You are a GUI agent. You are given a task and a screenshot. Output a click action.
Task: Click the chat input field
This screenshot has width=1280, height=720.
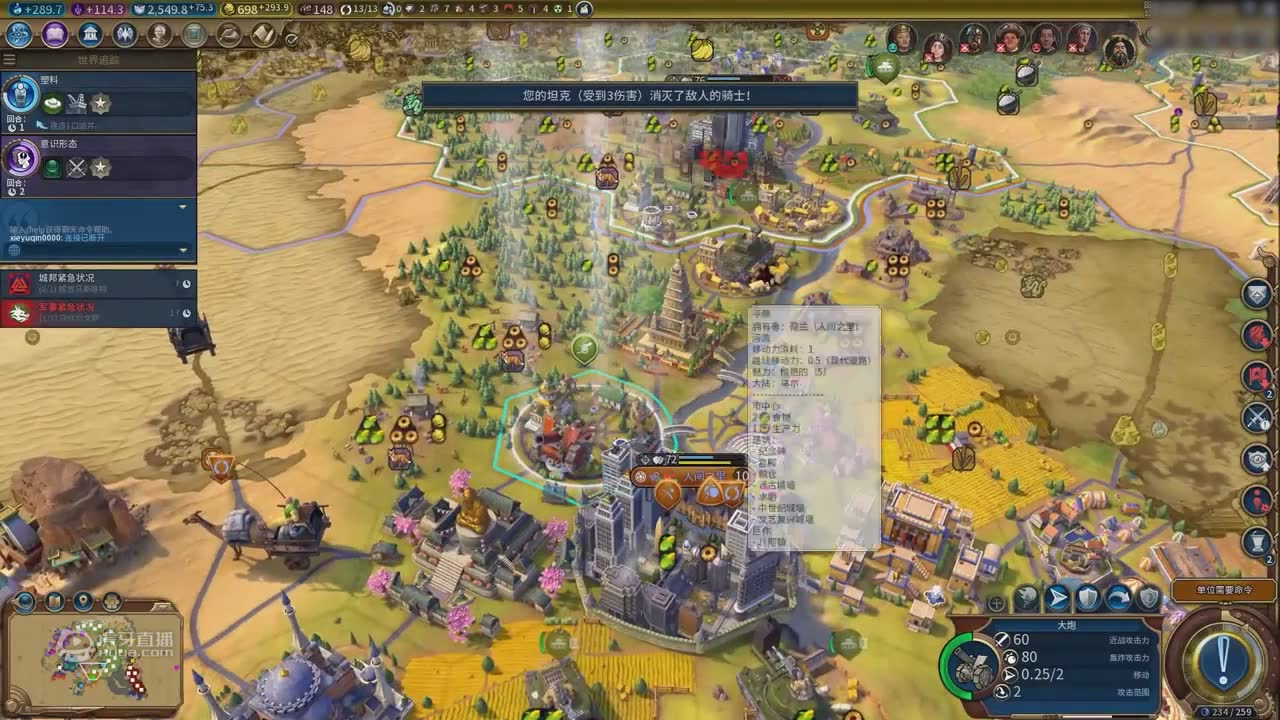95,230
